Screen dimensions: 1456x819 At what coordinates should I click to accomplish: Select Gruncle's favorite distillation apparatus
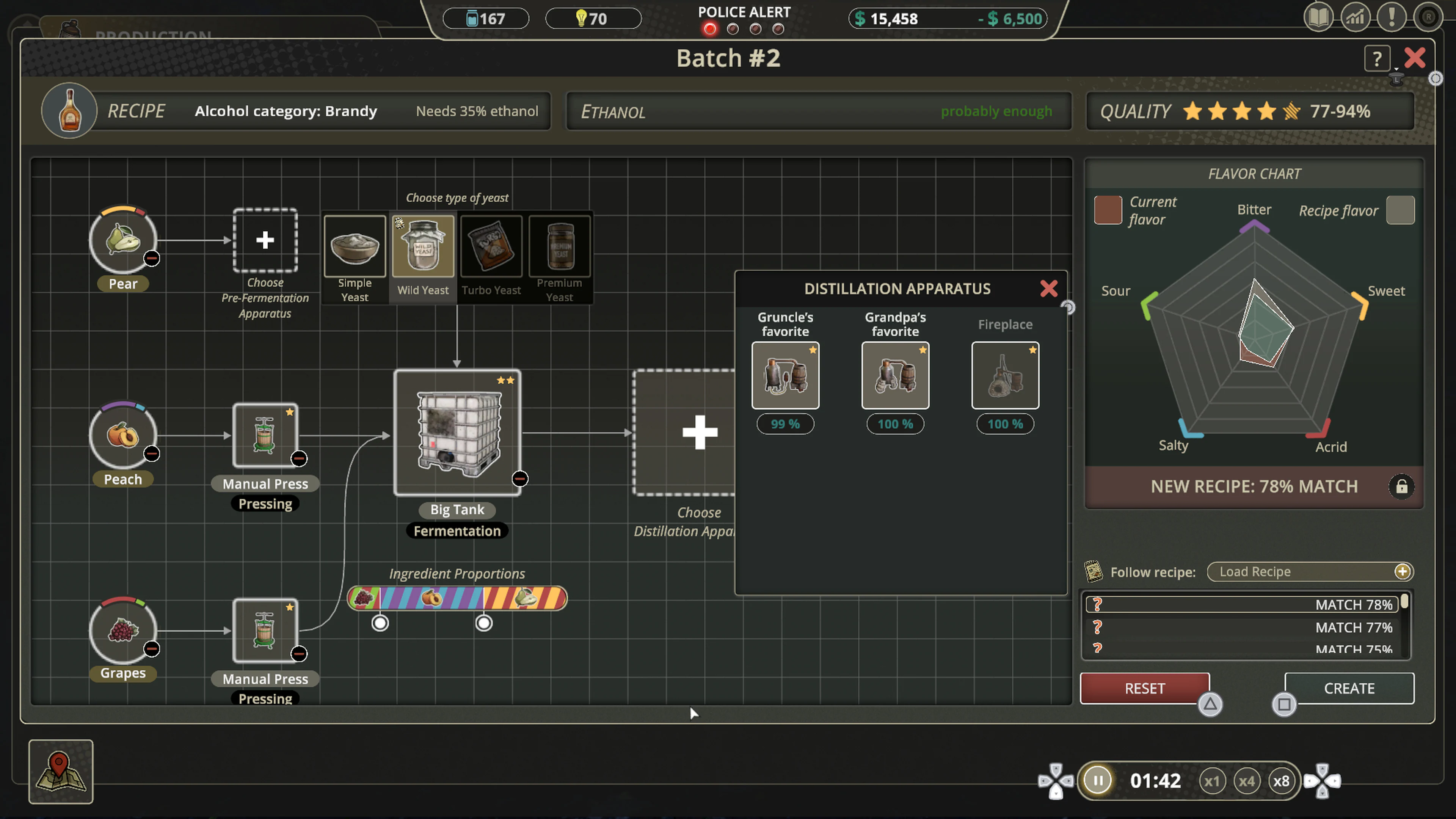(785, 375)
